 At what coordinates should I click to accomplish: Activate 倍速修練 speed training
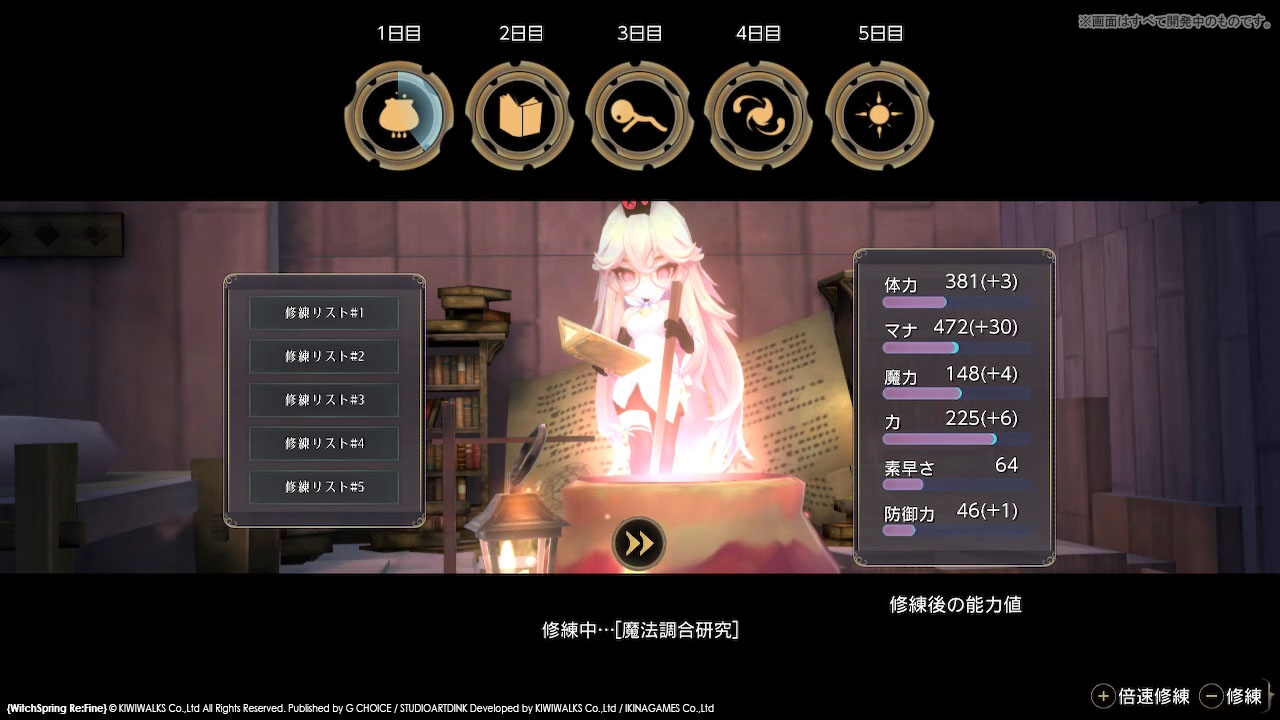[x=1148, y=695]
